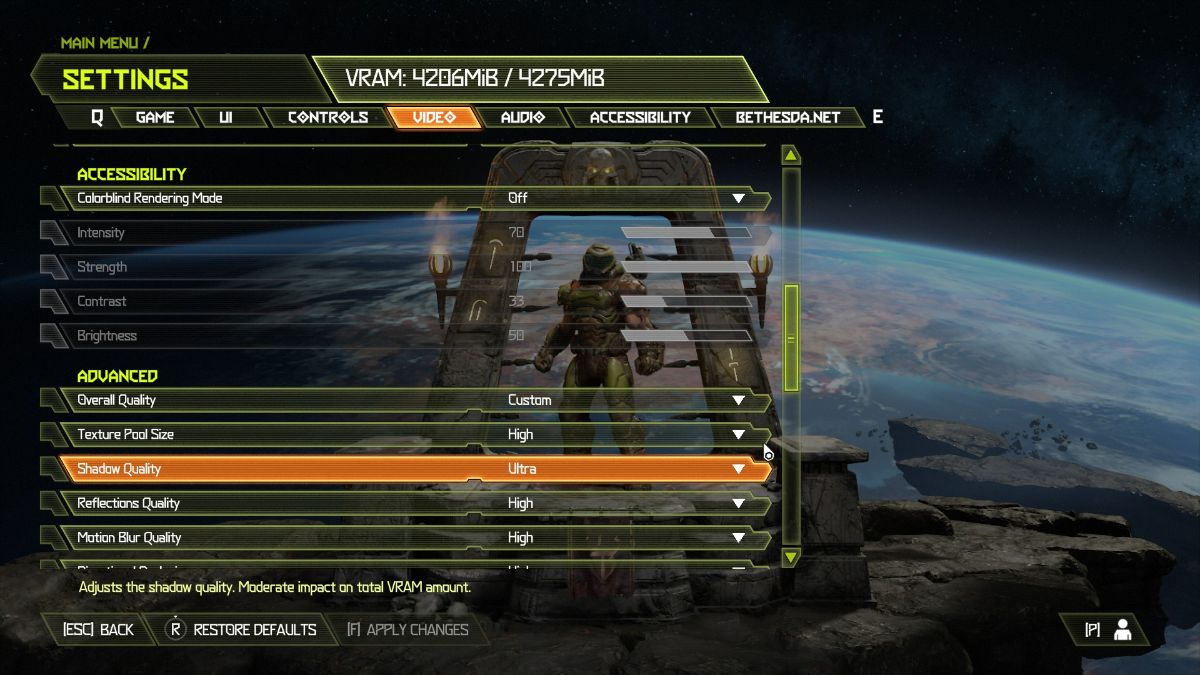Image resolution: width=1200 pixels, height=675 pixels.
Task: Restore Defaults for video settings
Action: 243,630
